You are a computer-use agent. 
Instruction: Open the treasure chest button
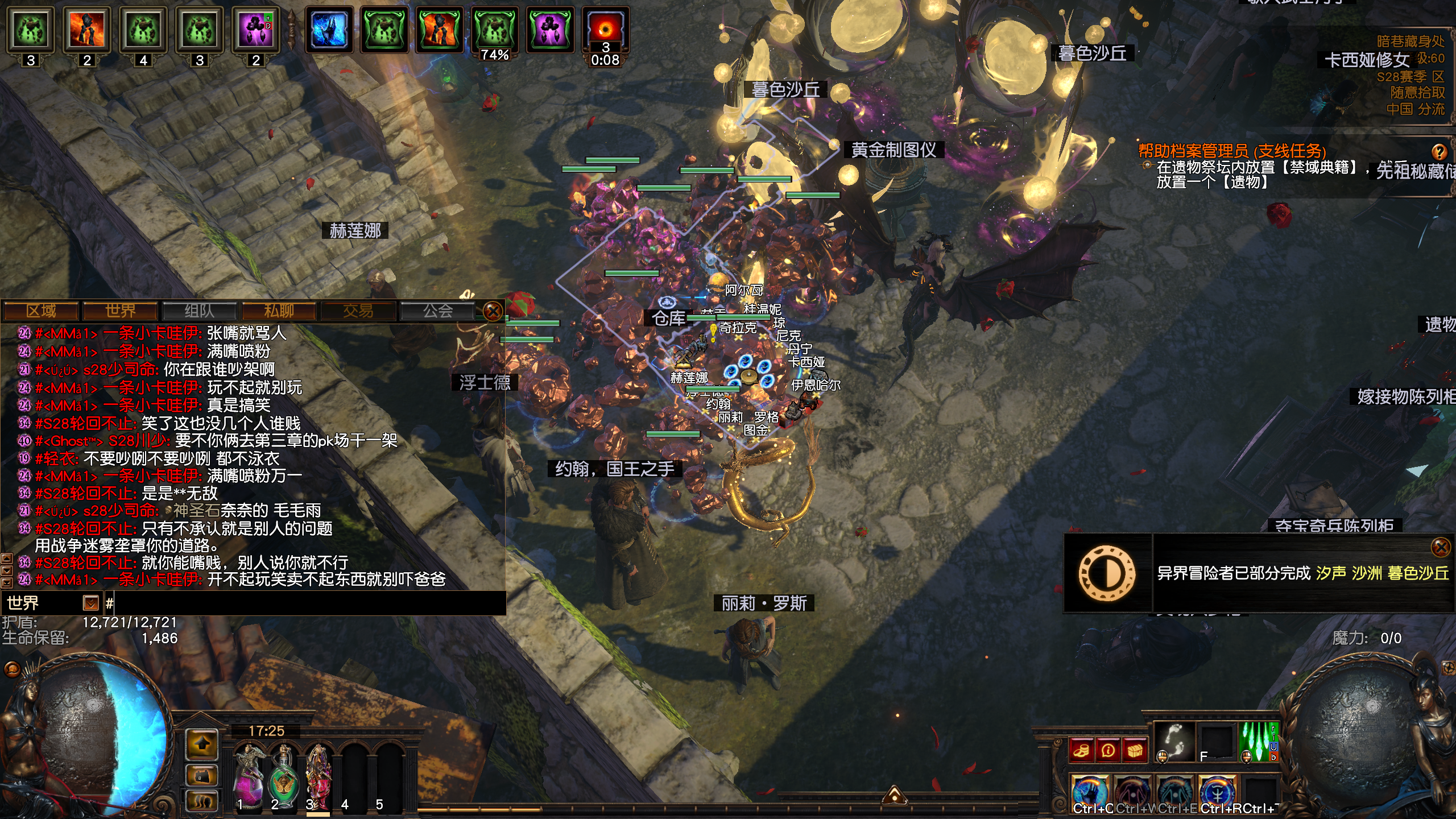point(1135,751)
